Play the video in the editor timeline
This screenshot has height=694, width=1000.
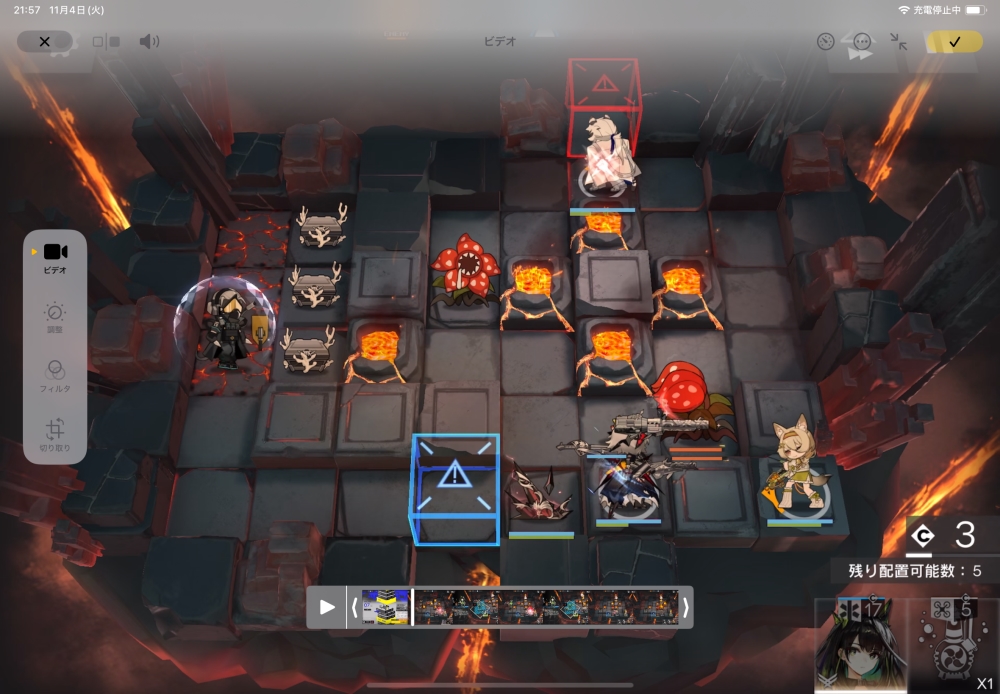pyautogui.click(x=327, y=607)
